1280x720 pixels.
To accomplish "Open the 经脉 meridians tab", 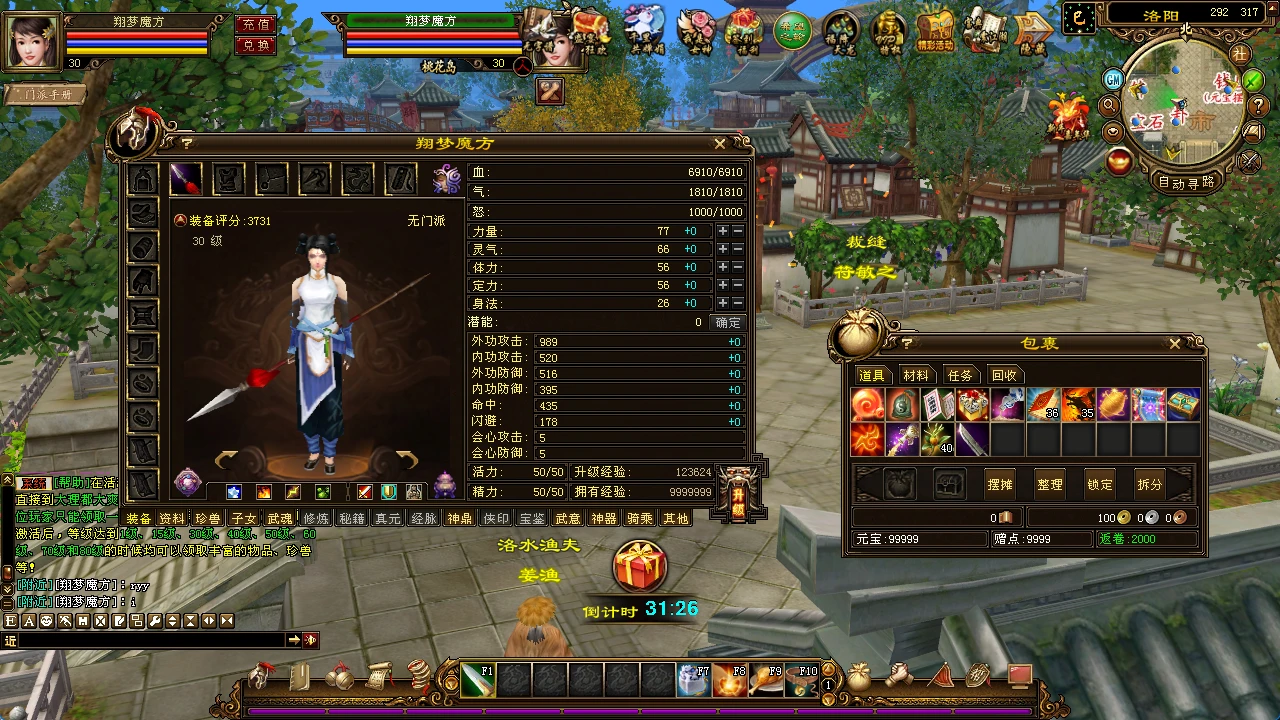I will pos(424,518).
